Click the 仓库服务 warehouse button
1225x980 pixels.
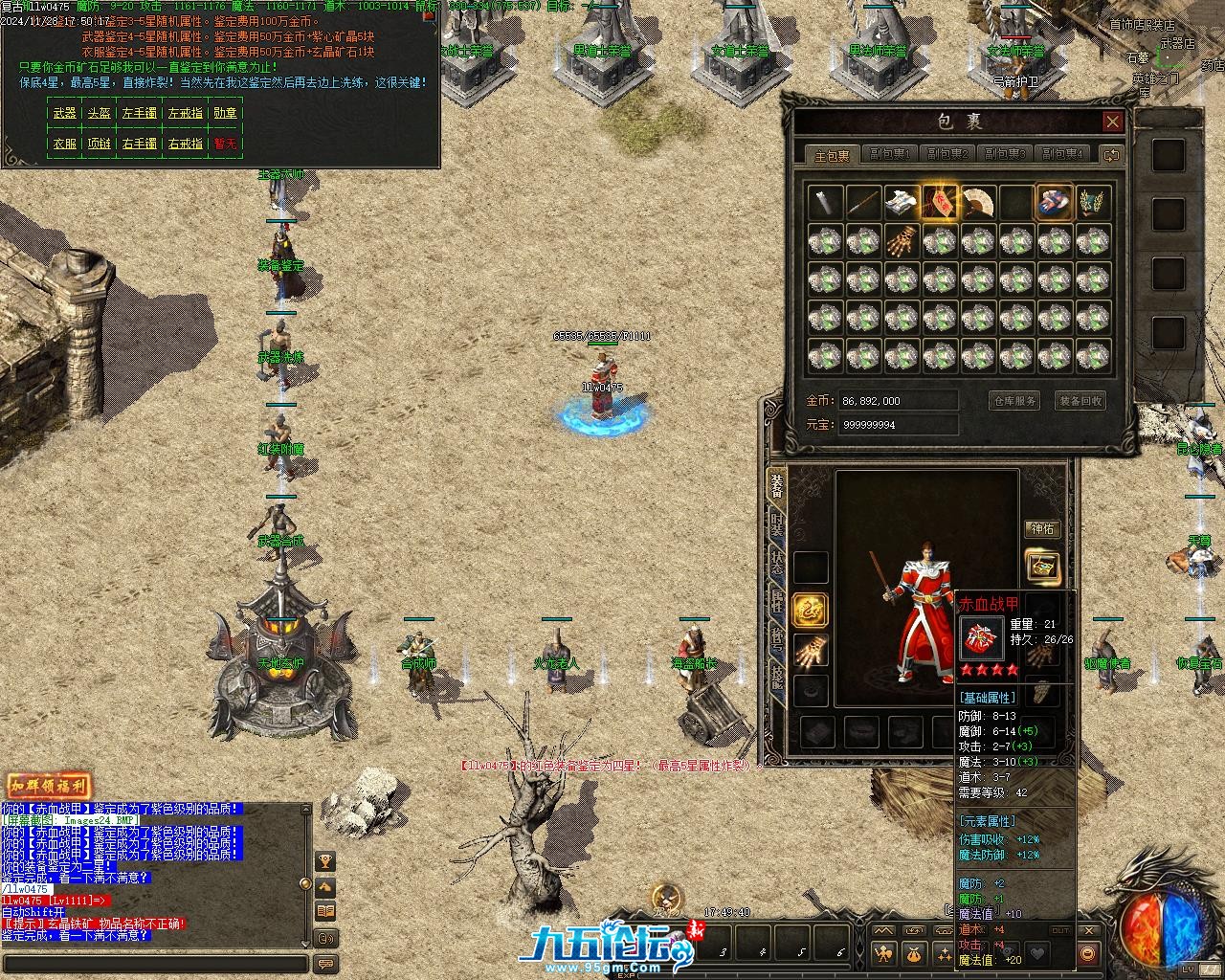[1013, 401]
